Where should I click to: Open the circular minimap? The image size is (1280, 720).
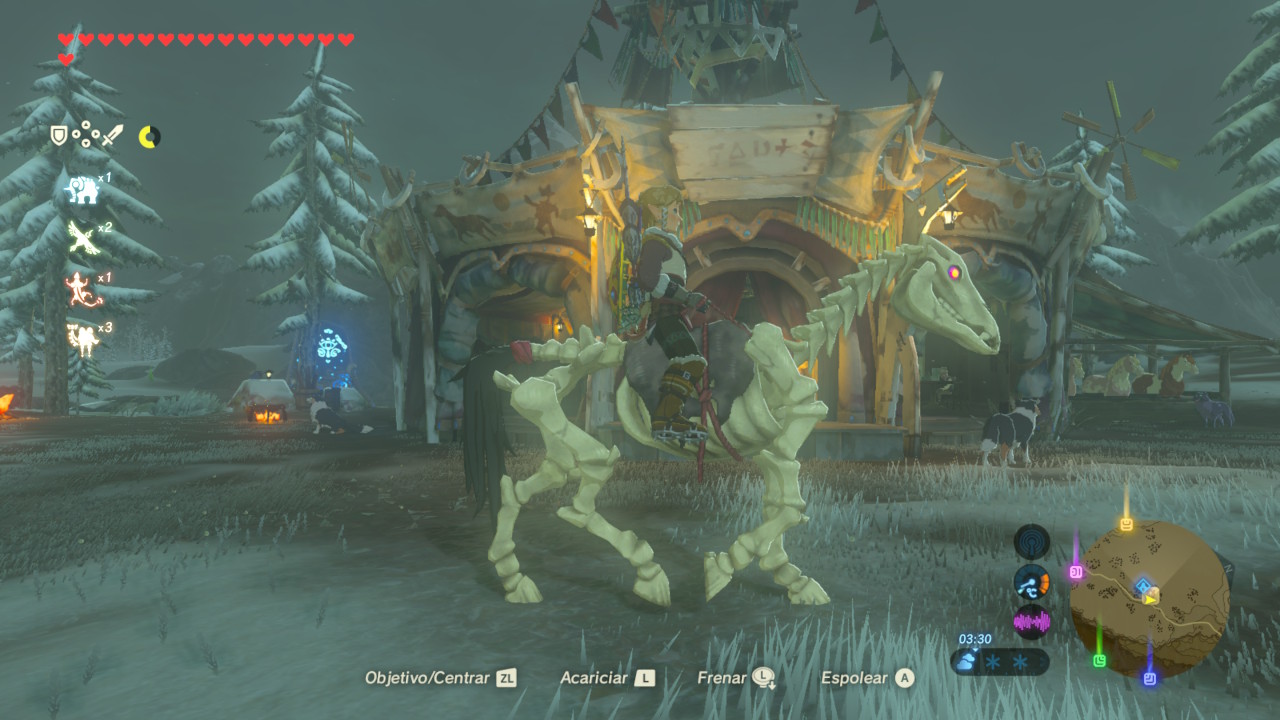click(1149, 597)
